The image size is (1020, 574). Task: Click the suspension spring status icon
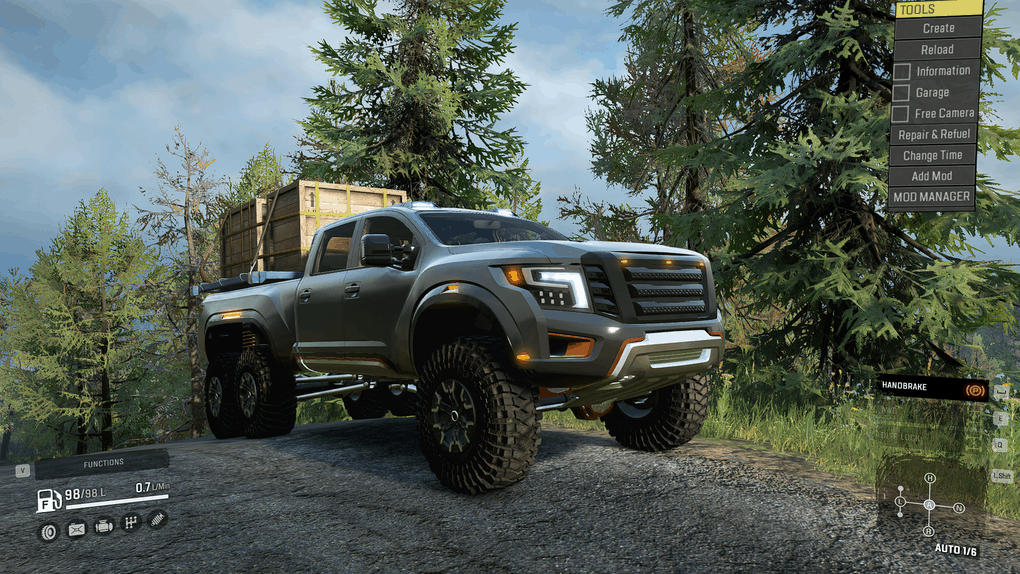pos(157,519)
